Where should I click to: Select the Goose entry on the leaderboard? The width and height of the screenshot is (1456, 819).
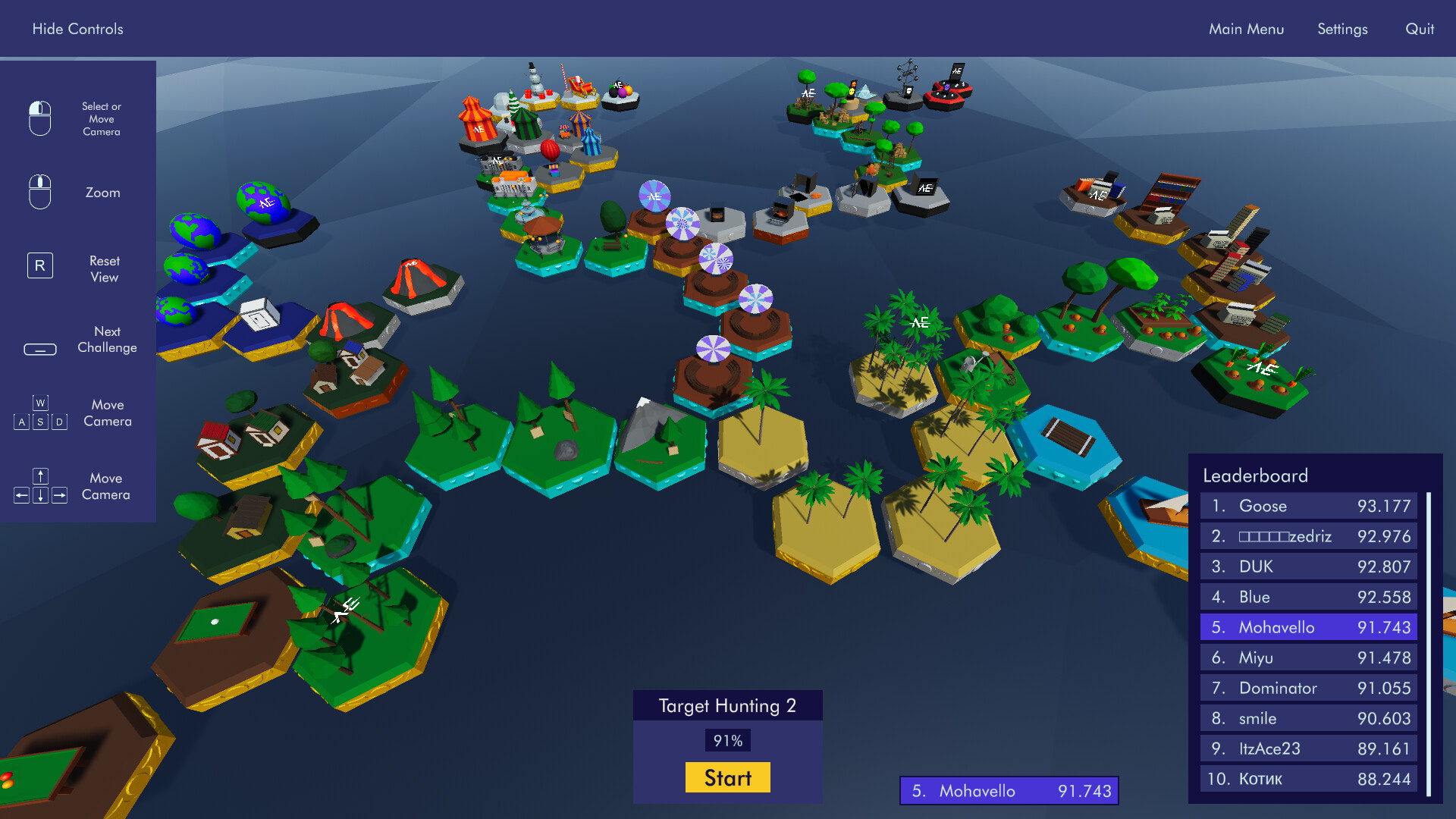coord(1307,506)
